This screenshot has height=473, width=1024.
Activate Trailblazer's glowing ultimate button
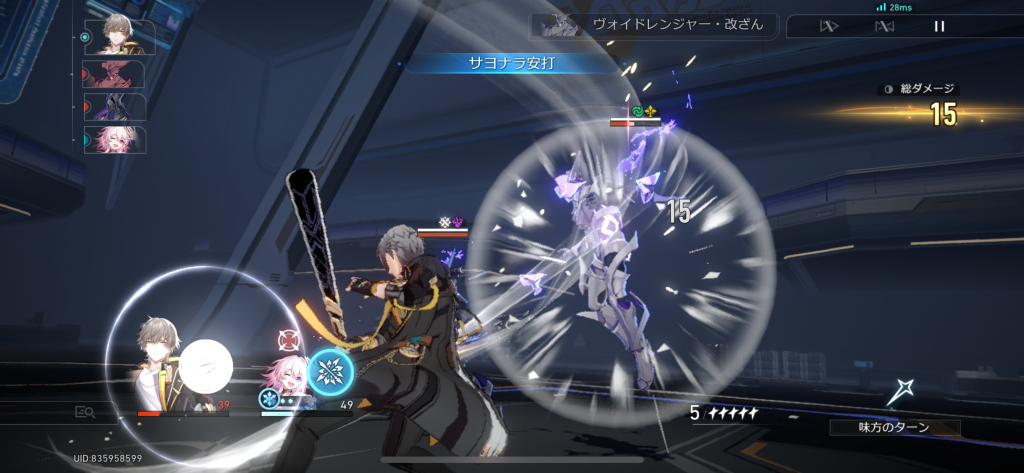205,367
